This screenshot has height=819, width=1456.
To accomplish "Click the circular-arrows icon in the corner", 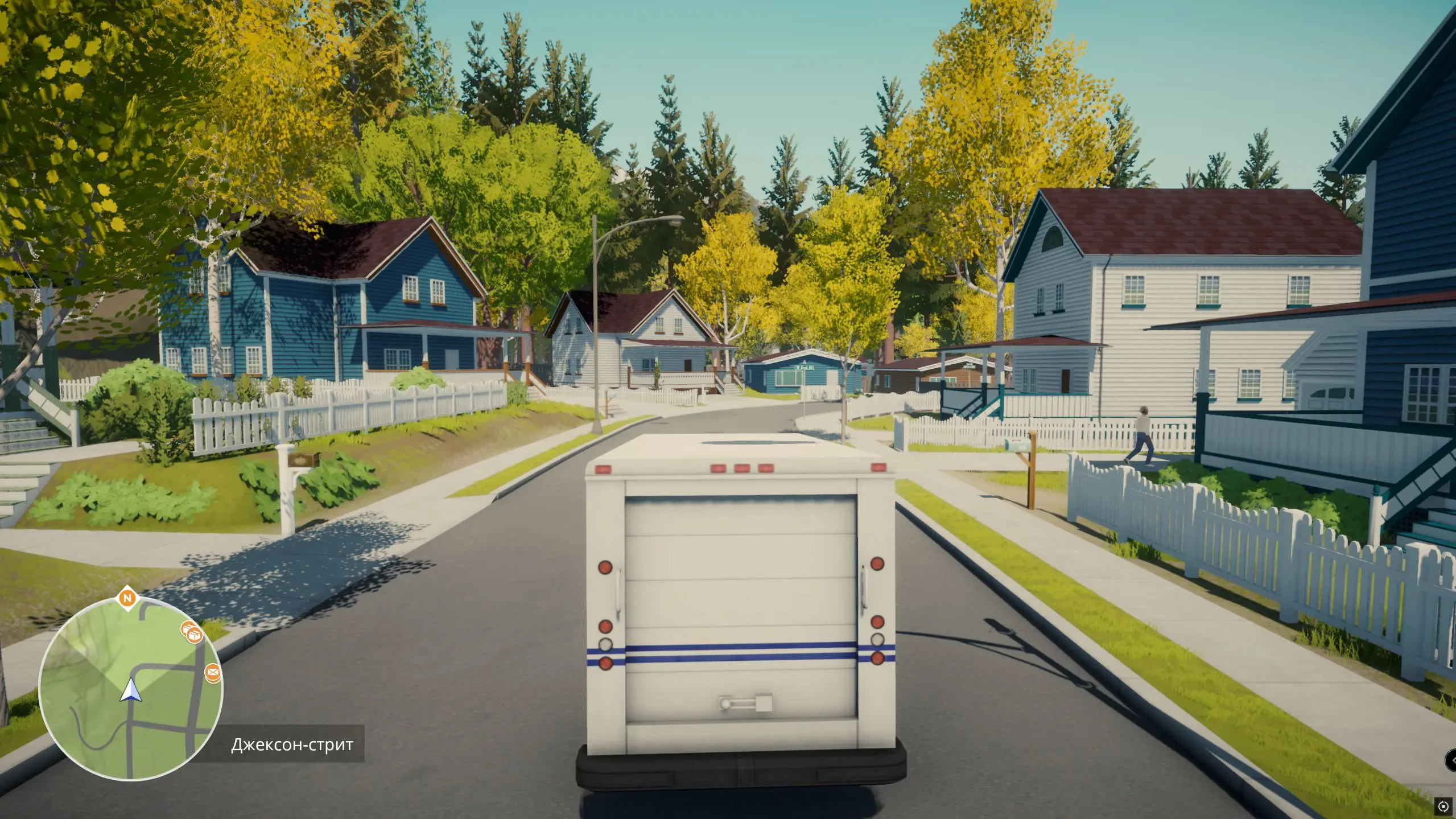I will point(1443,806).
